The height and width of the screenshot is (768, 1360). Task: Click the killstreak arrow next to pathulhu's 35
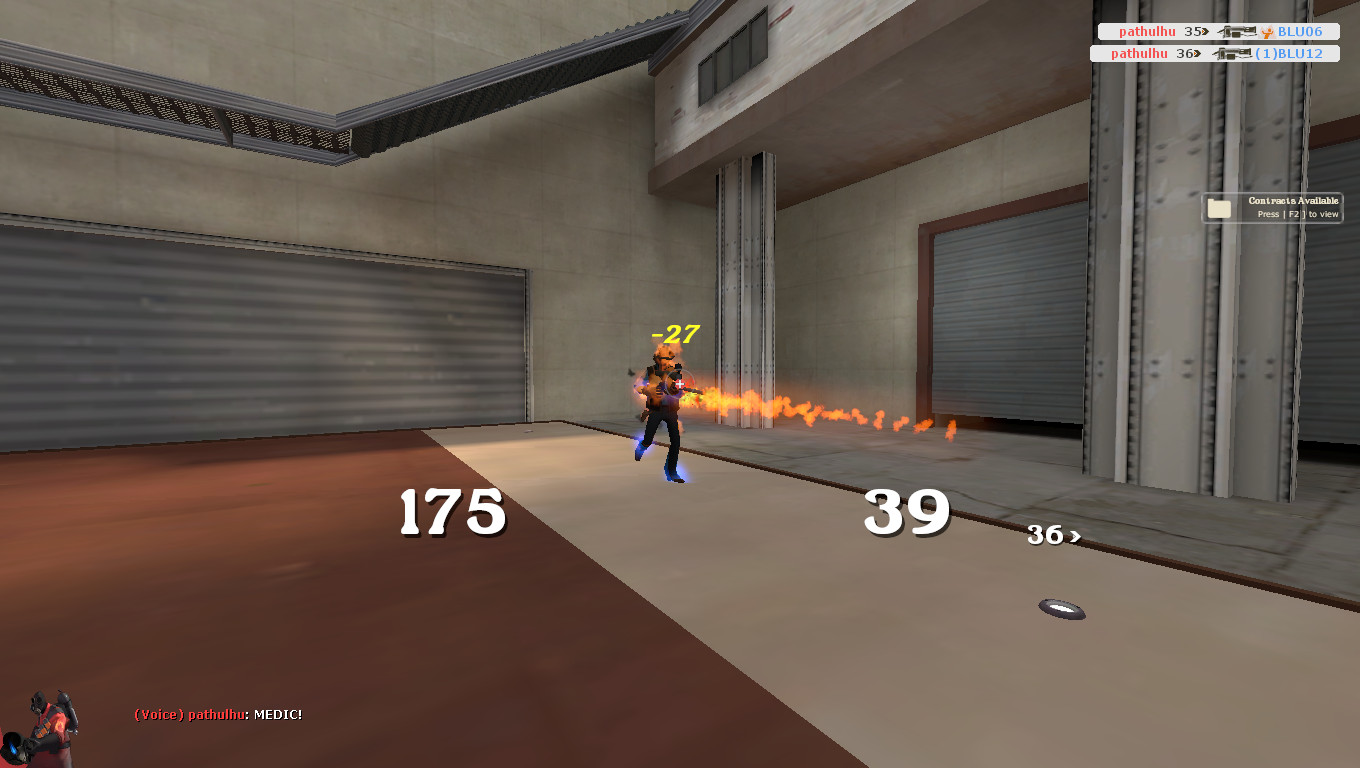[x=1204, y=31]
